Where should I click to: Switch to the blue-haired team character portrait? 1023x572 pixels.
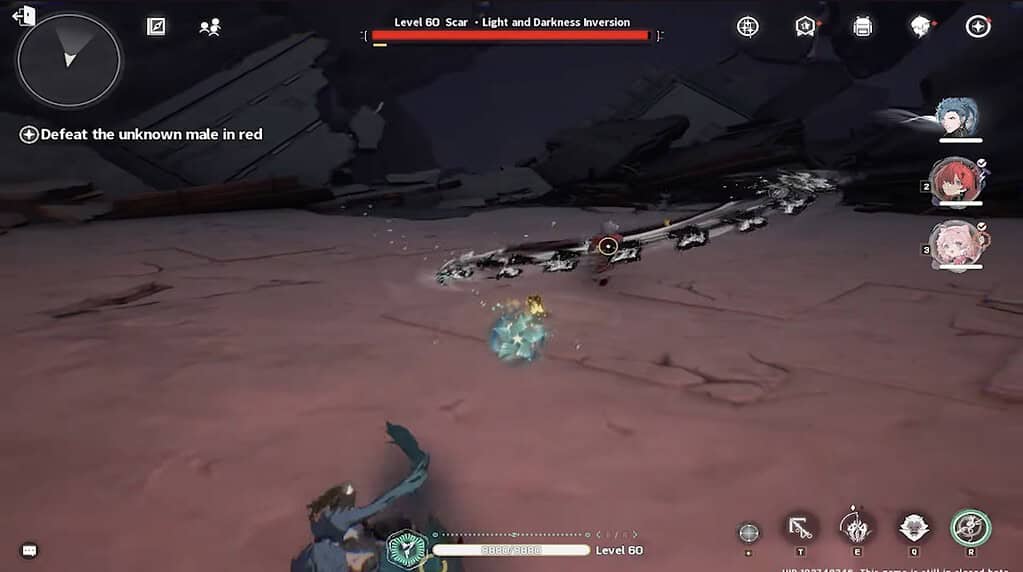958,117
